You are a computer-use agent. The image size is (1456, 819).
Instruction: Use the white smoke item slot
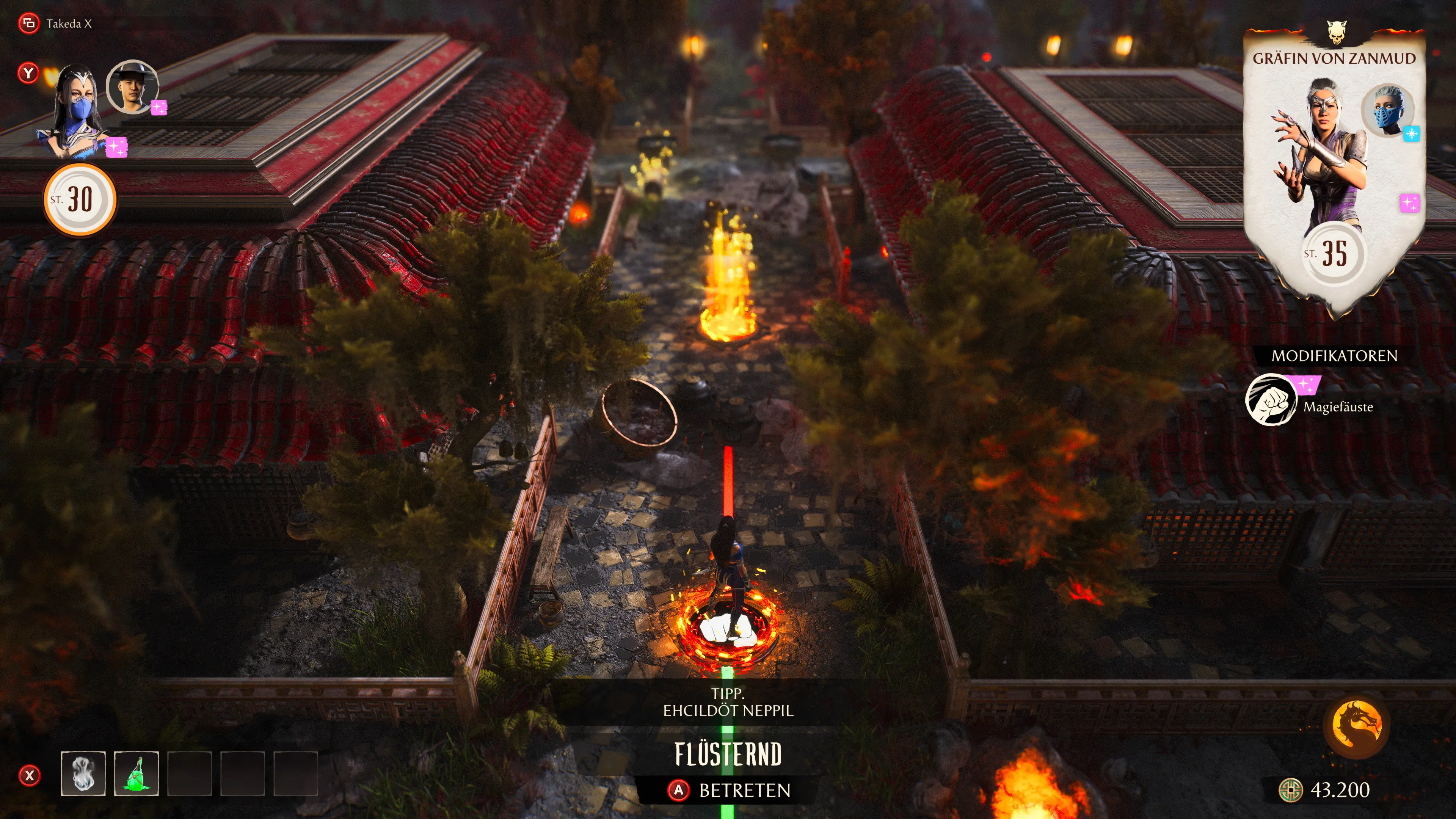(83, 773)
